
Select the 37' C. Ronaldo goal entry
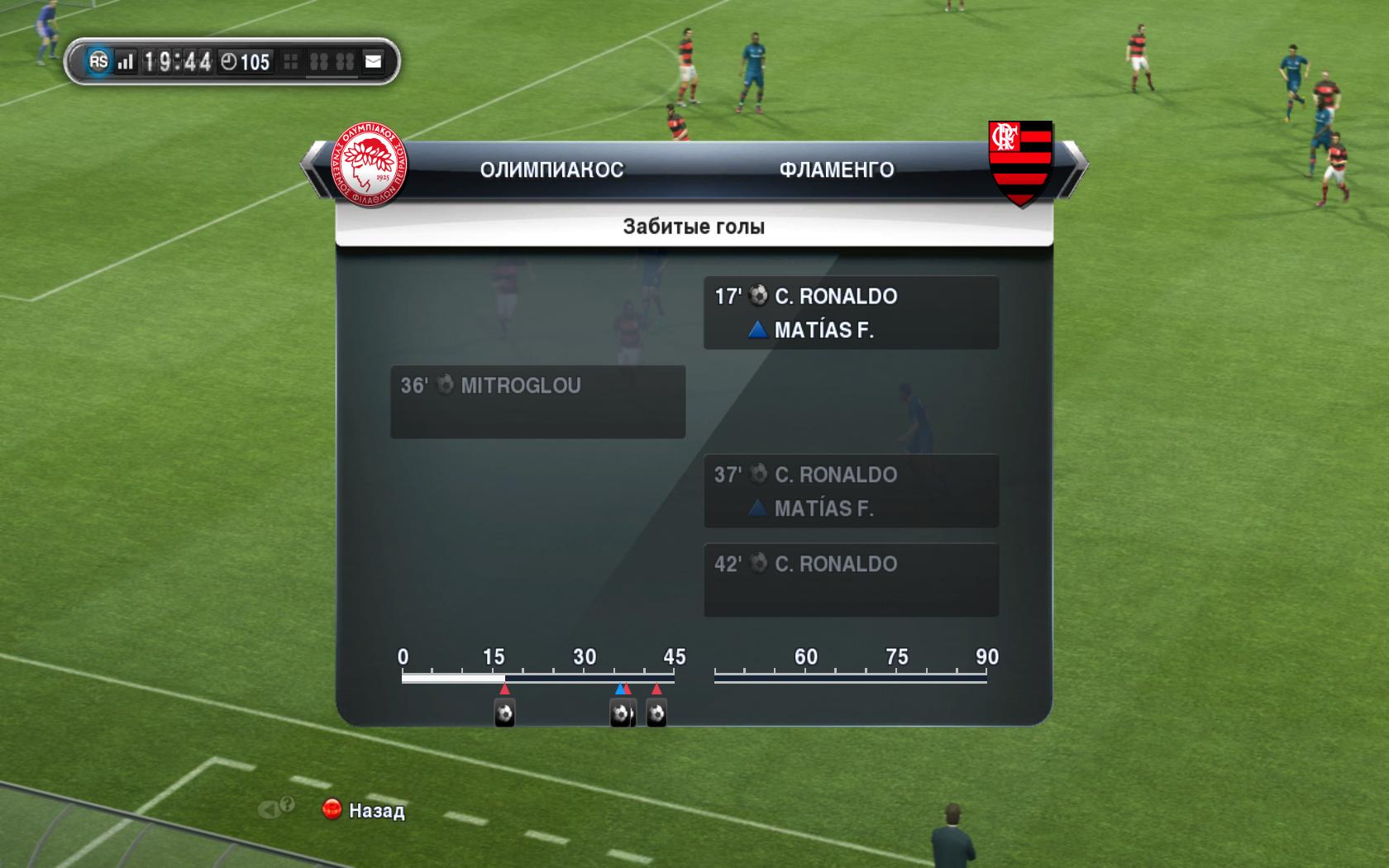[851, 491]
